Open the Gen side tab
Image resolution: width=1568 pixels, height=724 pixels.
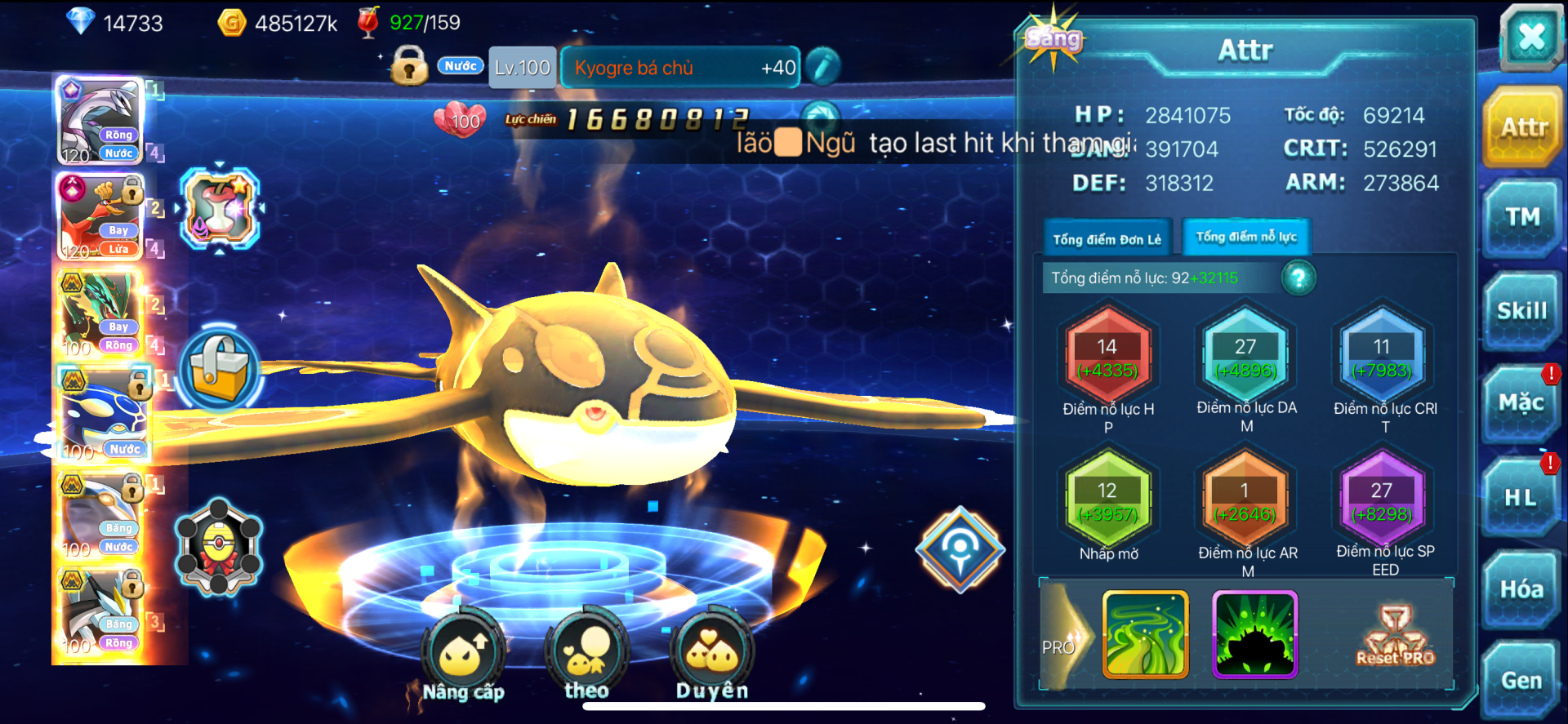(1521, 681)
